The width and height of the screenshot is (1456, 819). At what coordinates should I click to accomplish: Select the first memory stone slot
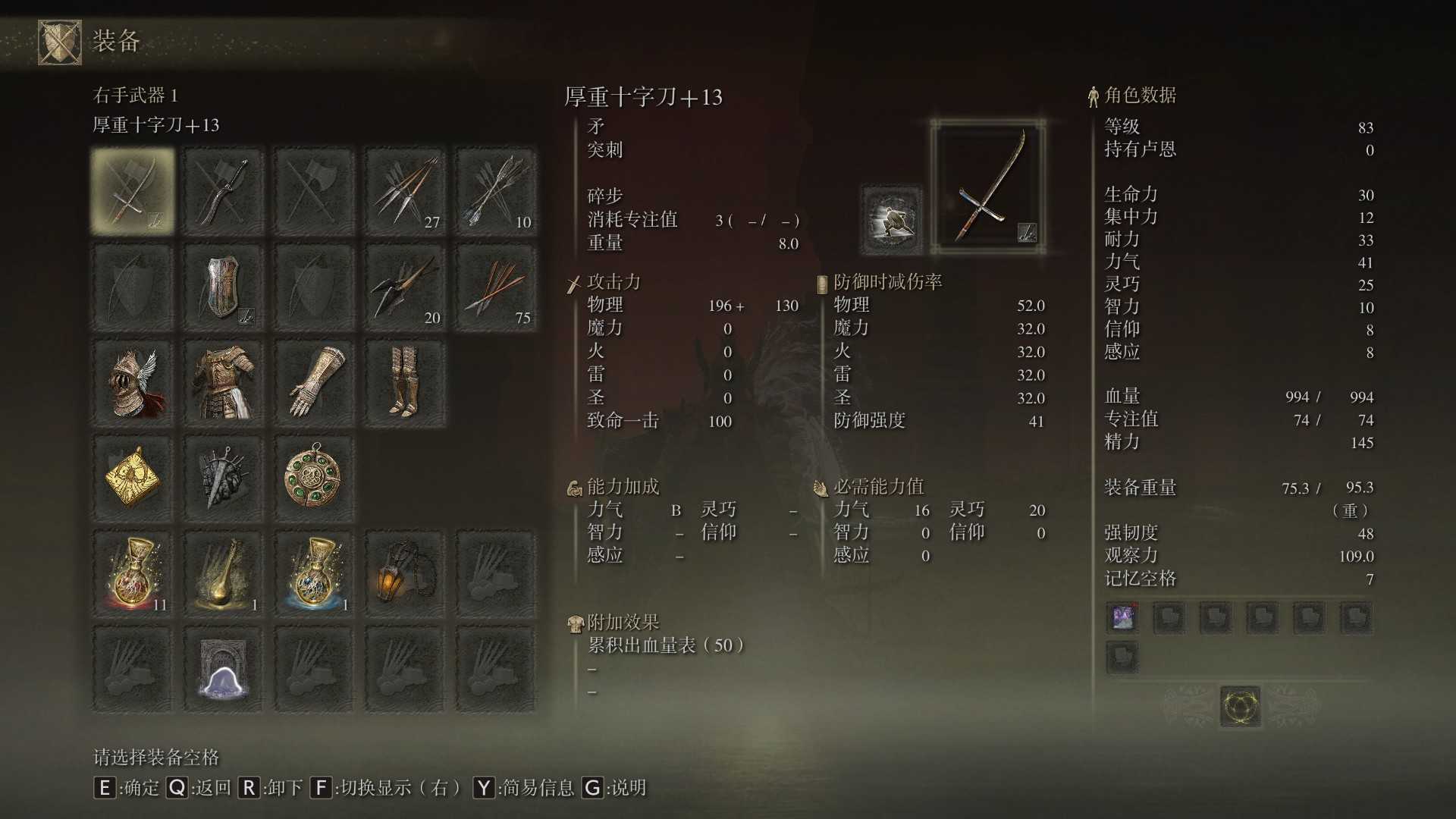[x=1122, y=617]
